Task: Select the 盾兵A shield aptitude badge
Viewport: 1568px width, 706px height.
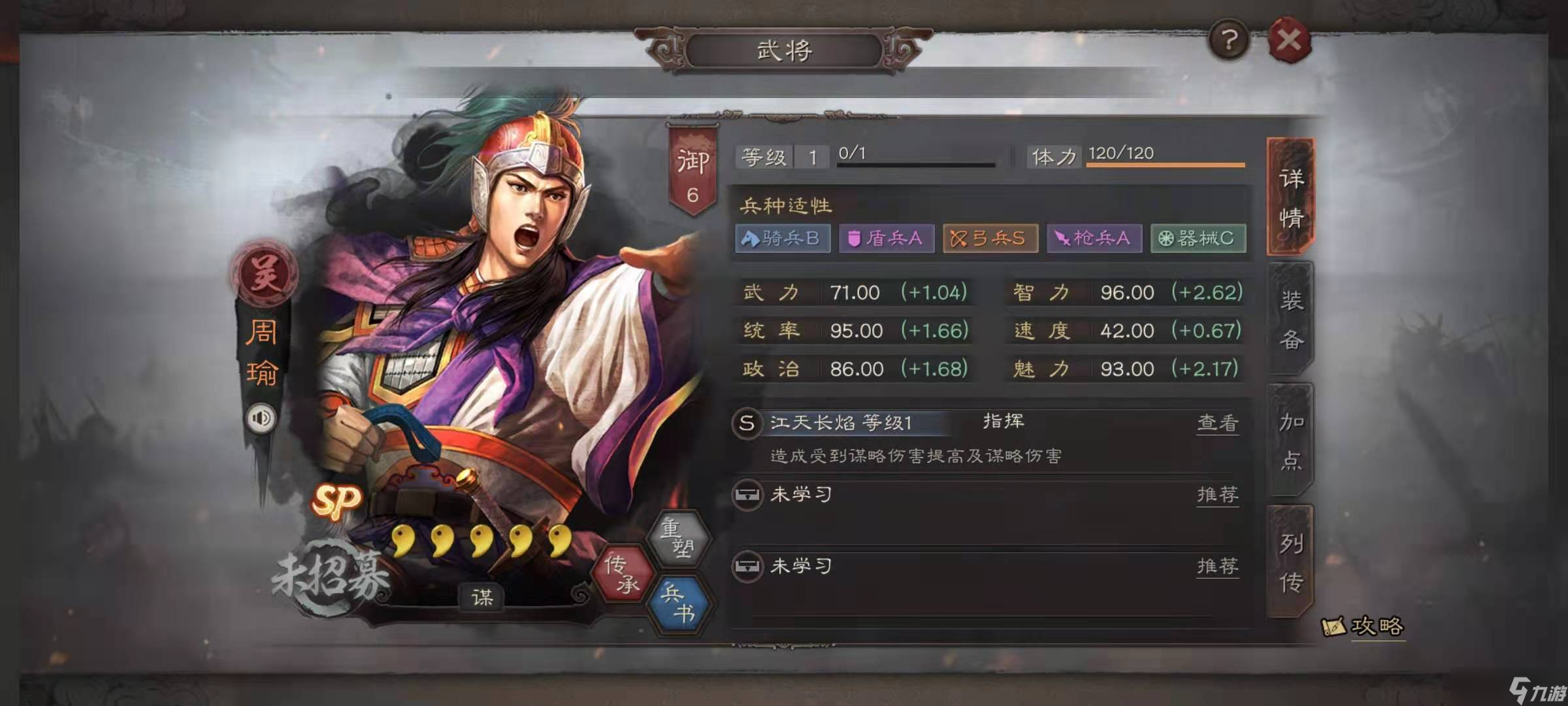Action: pos(886,239)
